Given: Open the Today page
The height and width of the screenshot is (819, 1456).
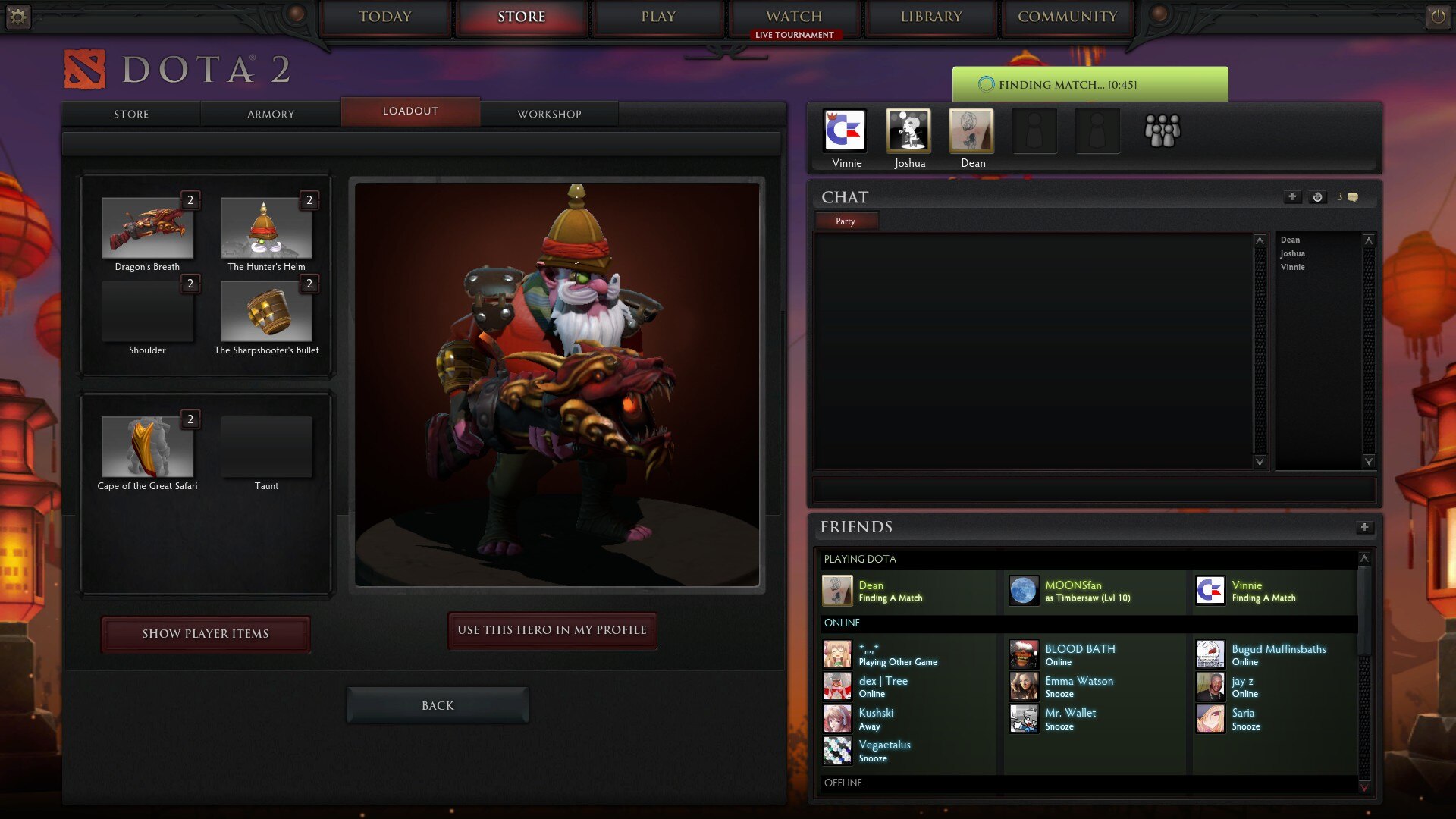Looking at the screenshot, I should click(385, 17).
